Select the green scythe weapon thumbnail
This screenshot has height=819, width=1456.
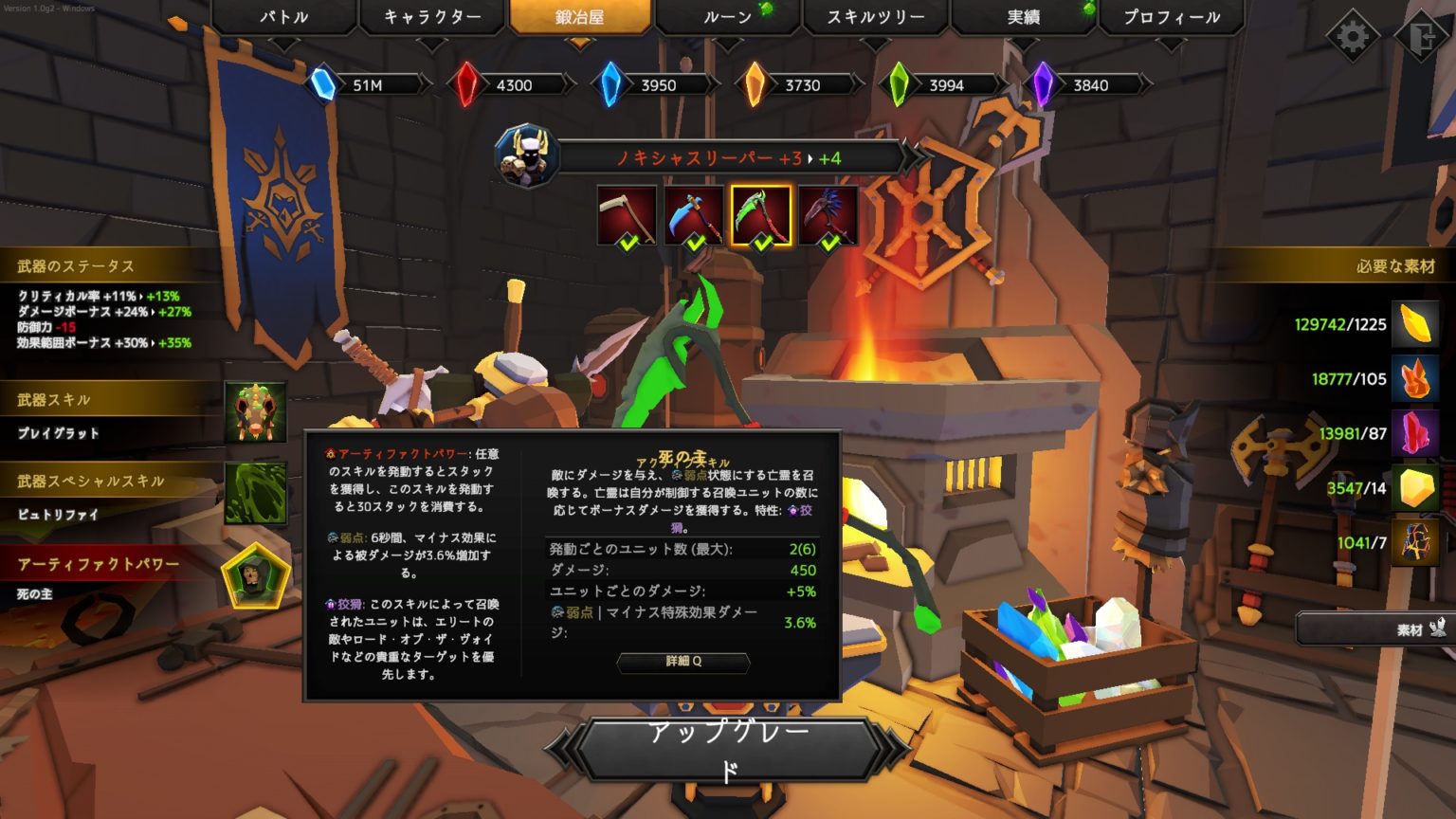pyautogui.click(x=761, y=212)
